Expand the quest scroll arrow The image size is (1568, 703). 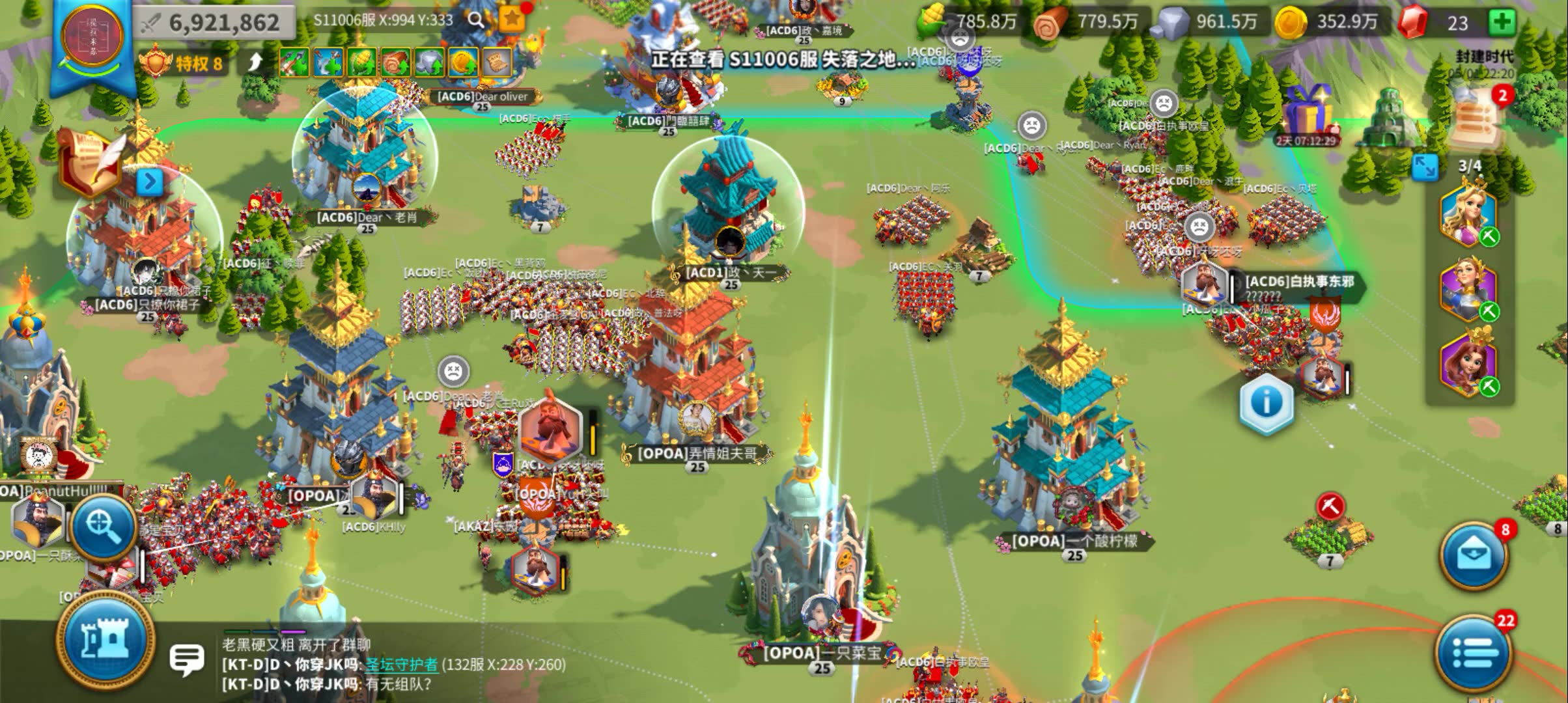(150, 182)
